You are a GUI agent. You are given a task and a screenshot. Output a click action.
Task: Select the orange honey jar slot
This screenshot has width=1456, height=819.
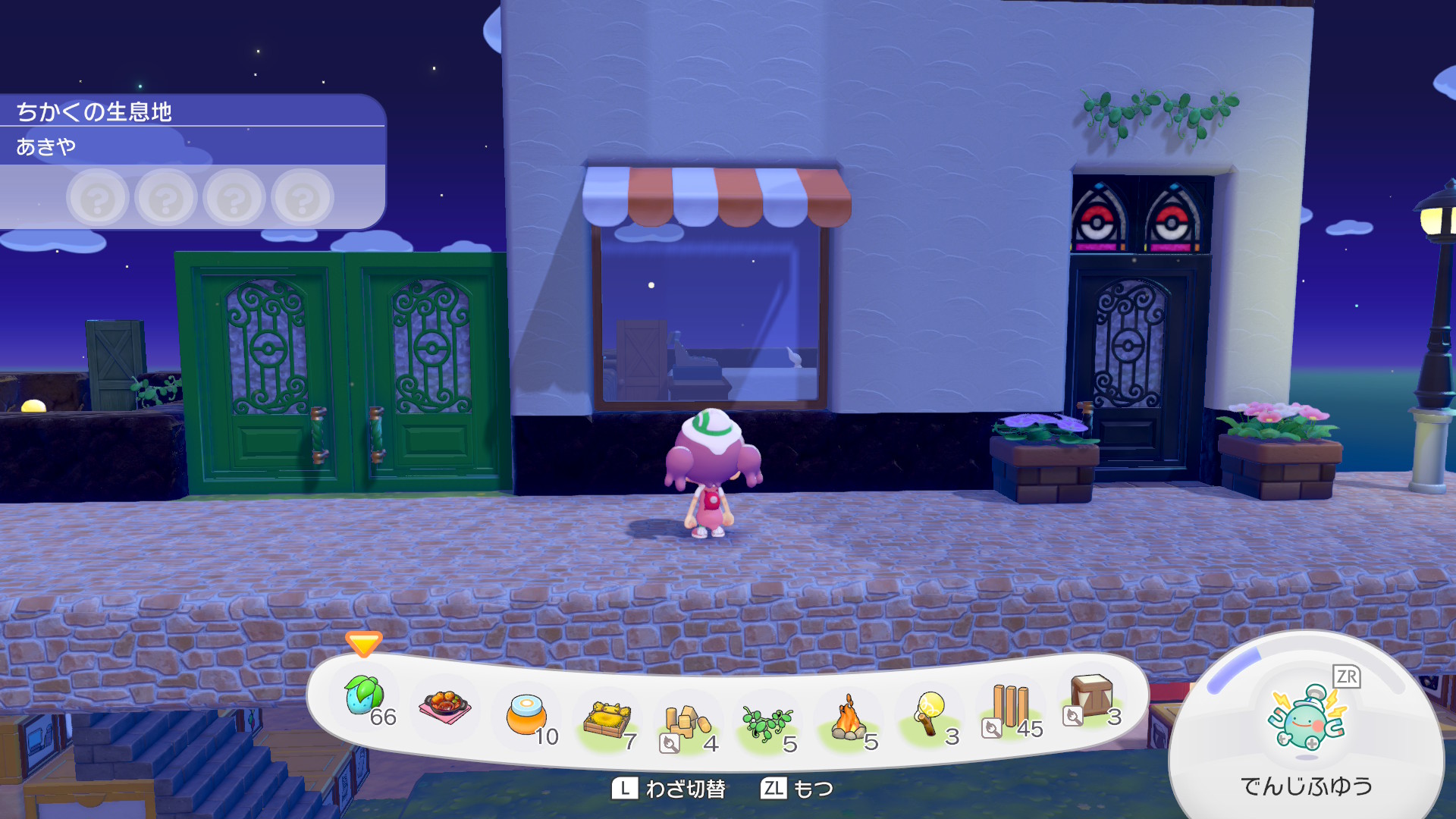tap(527, 715)
